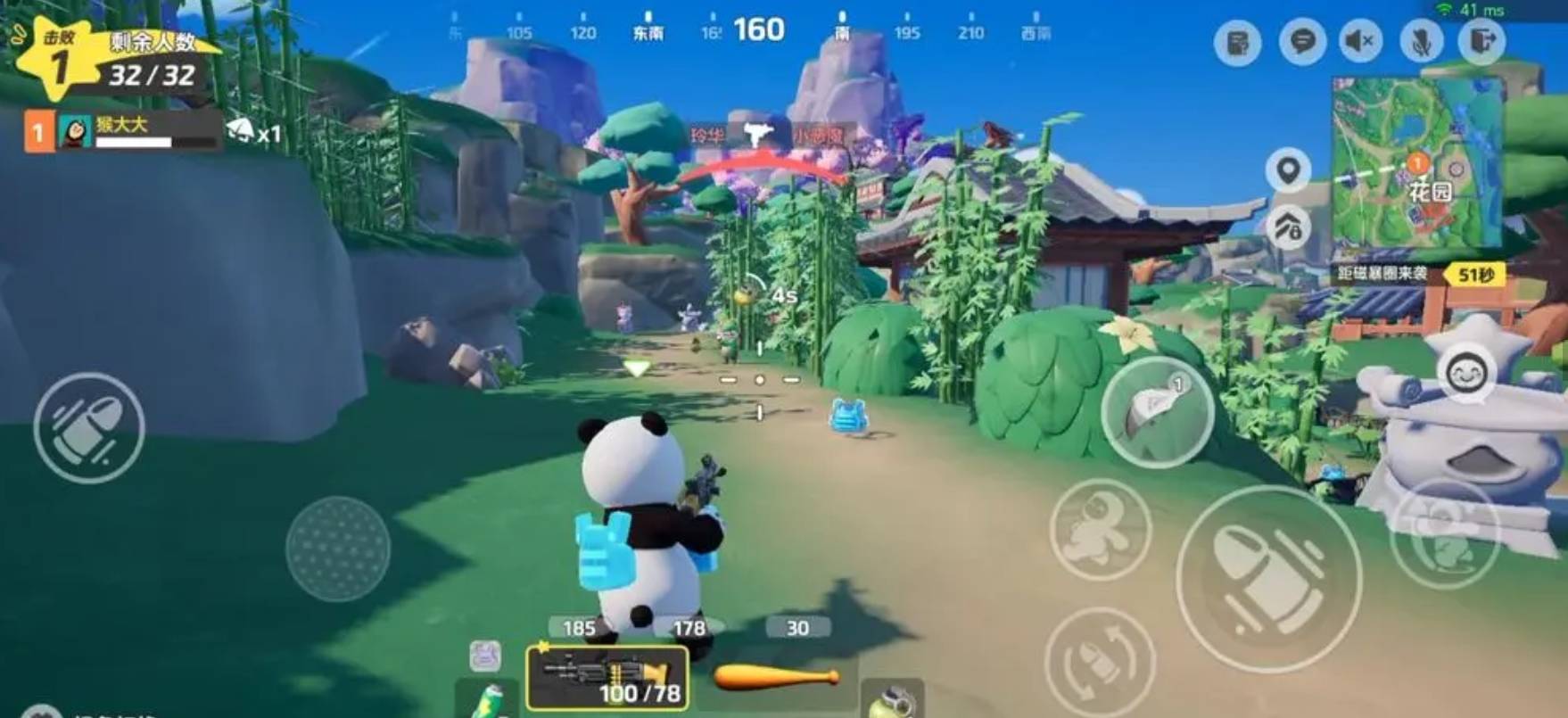Open the chat speech bubble
This screenshot has width=1568, height=718.
click(x=1301, y=42)
